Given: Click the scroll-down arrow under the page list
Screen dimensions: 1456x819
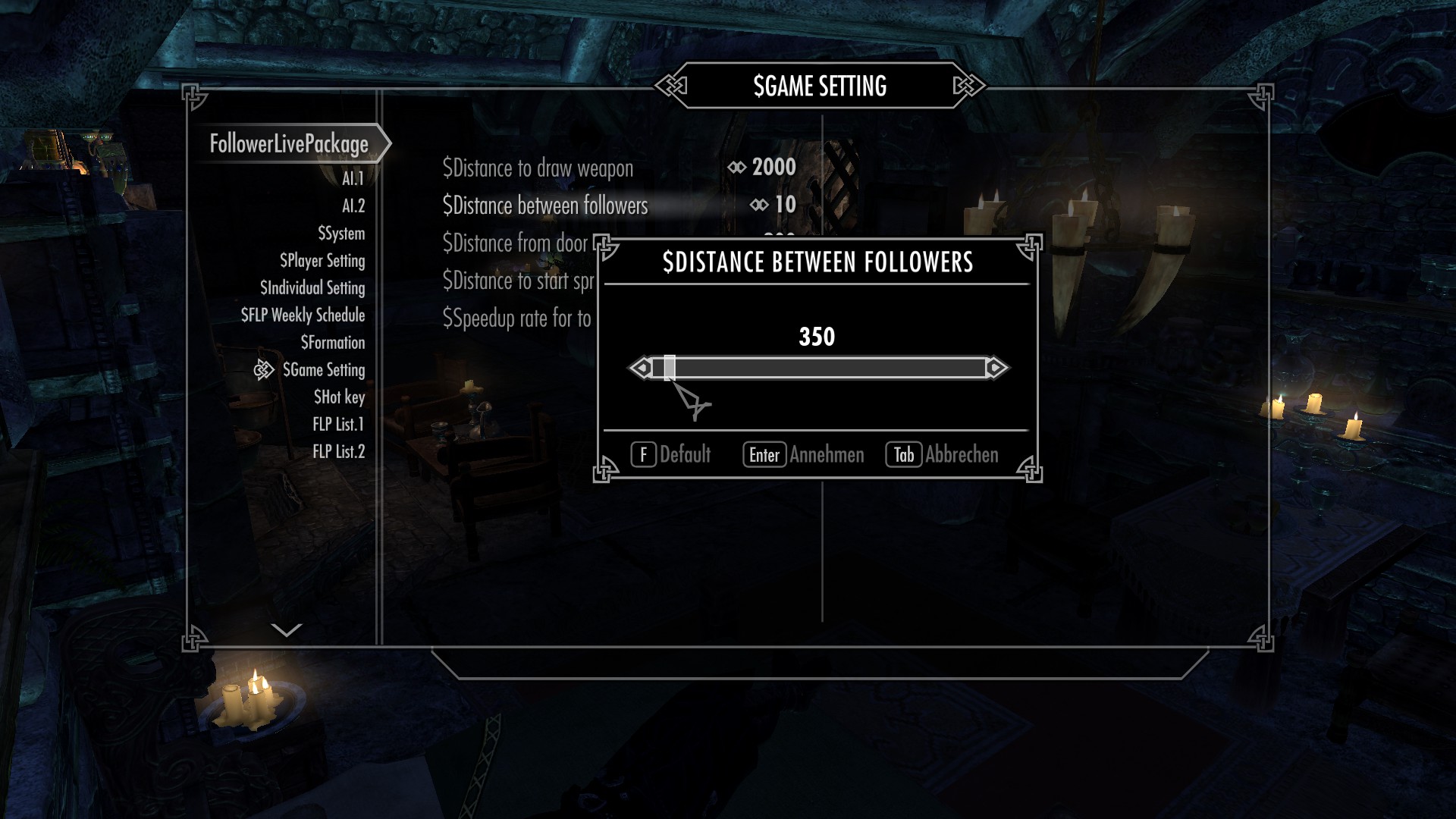Looking at the screenshot, I should [287, 629].
